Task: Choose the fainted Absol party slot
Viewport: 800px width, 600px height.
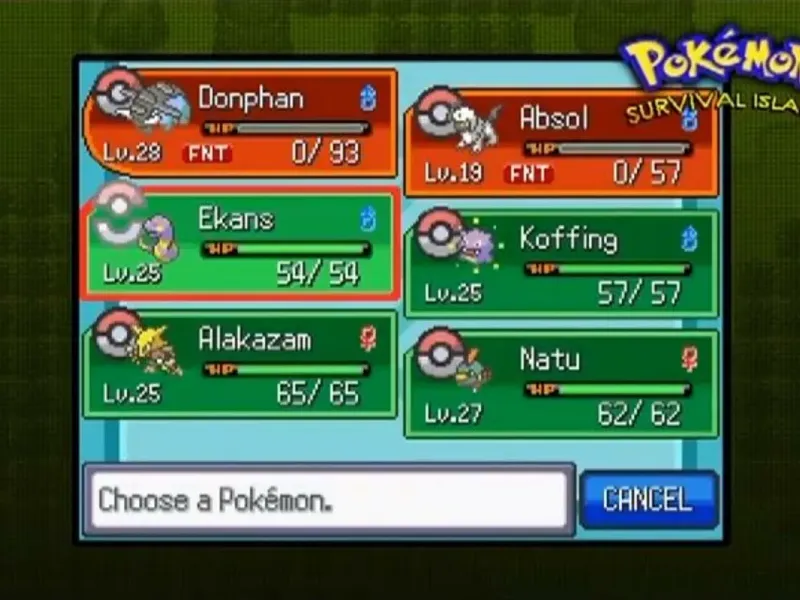Action: coord(561,145)
